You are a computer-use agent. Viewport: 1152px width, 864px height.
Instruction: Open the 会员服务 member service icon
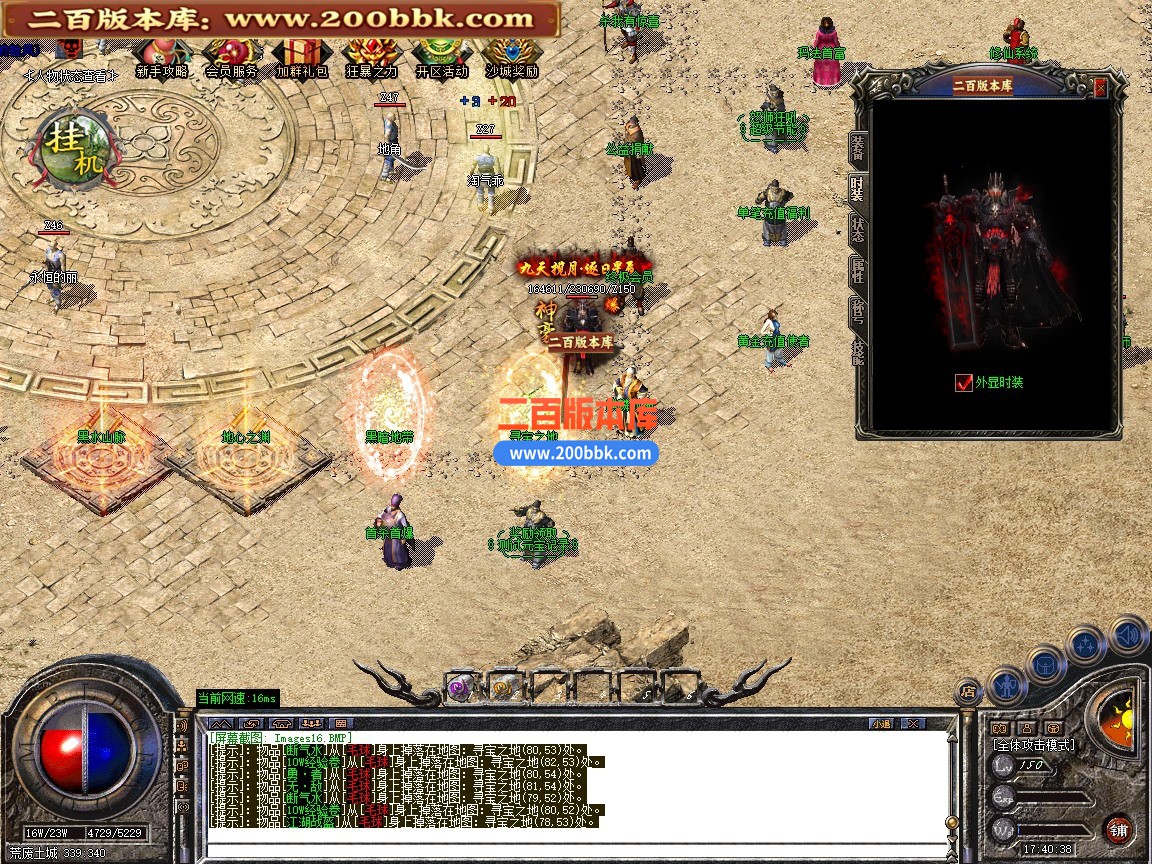point(231,58)
